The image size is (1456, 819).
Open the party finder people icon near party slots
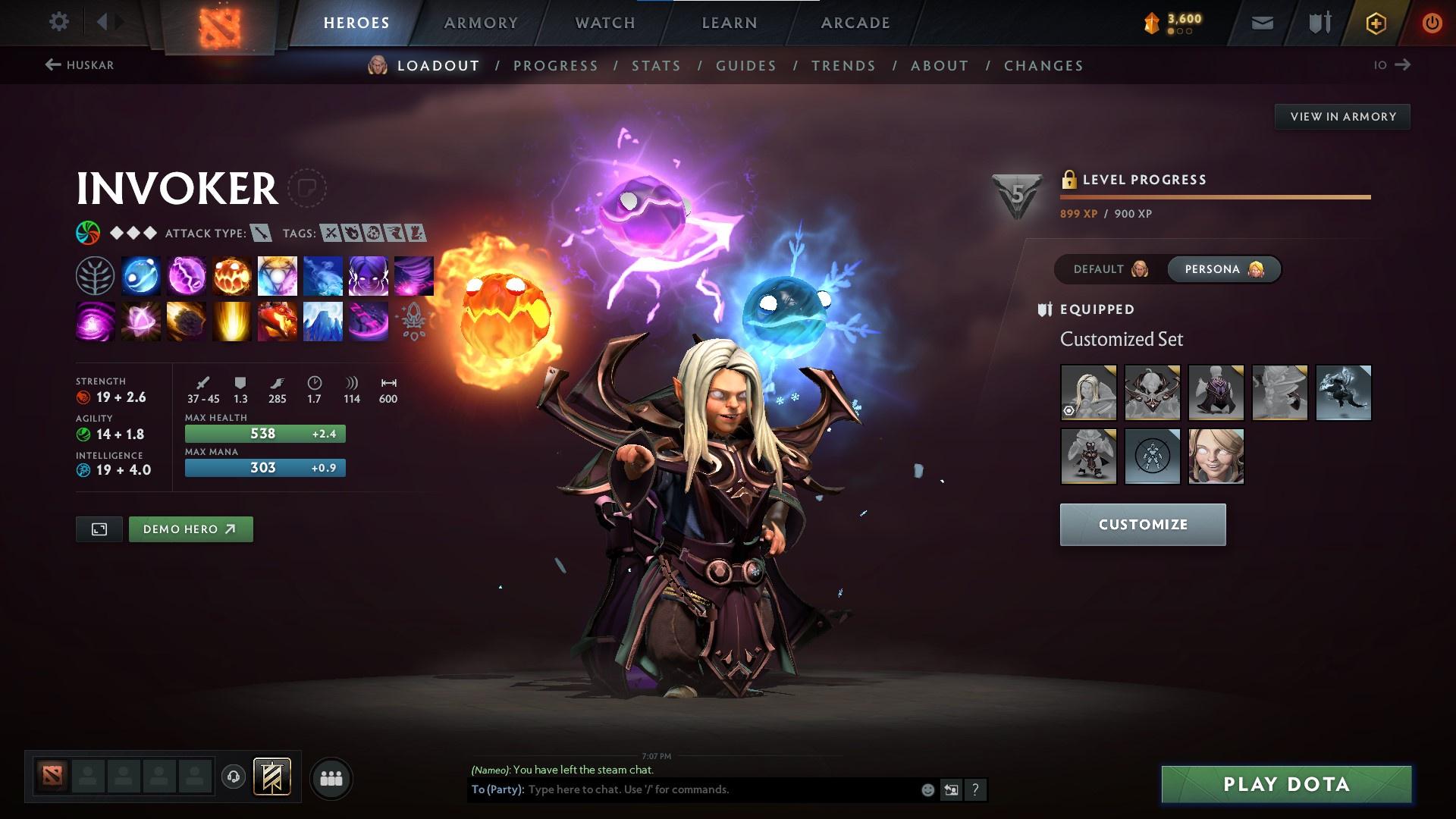pyautogui.click(x=331, y=777)
